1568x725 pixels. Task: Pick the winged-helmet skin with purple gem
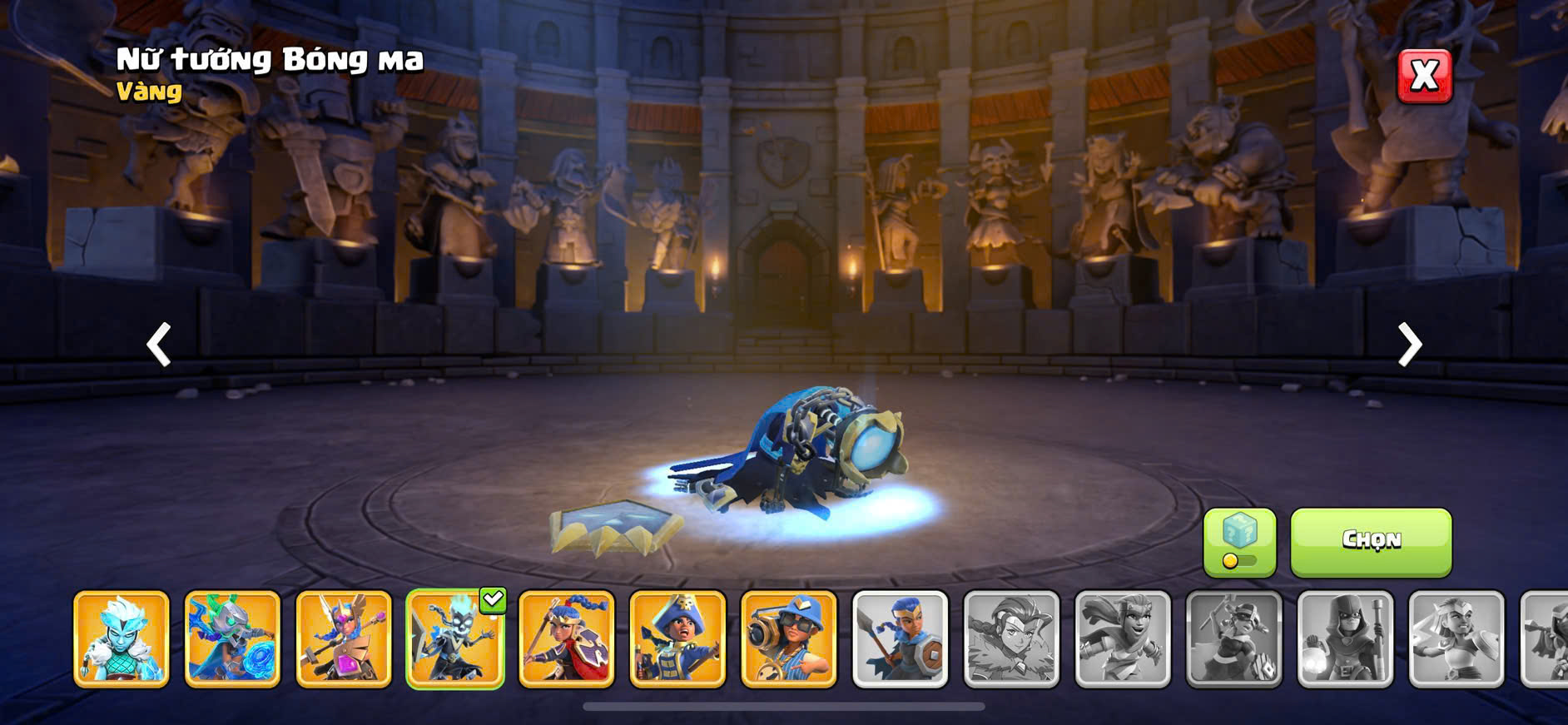coord(344,639)
